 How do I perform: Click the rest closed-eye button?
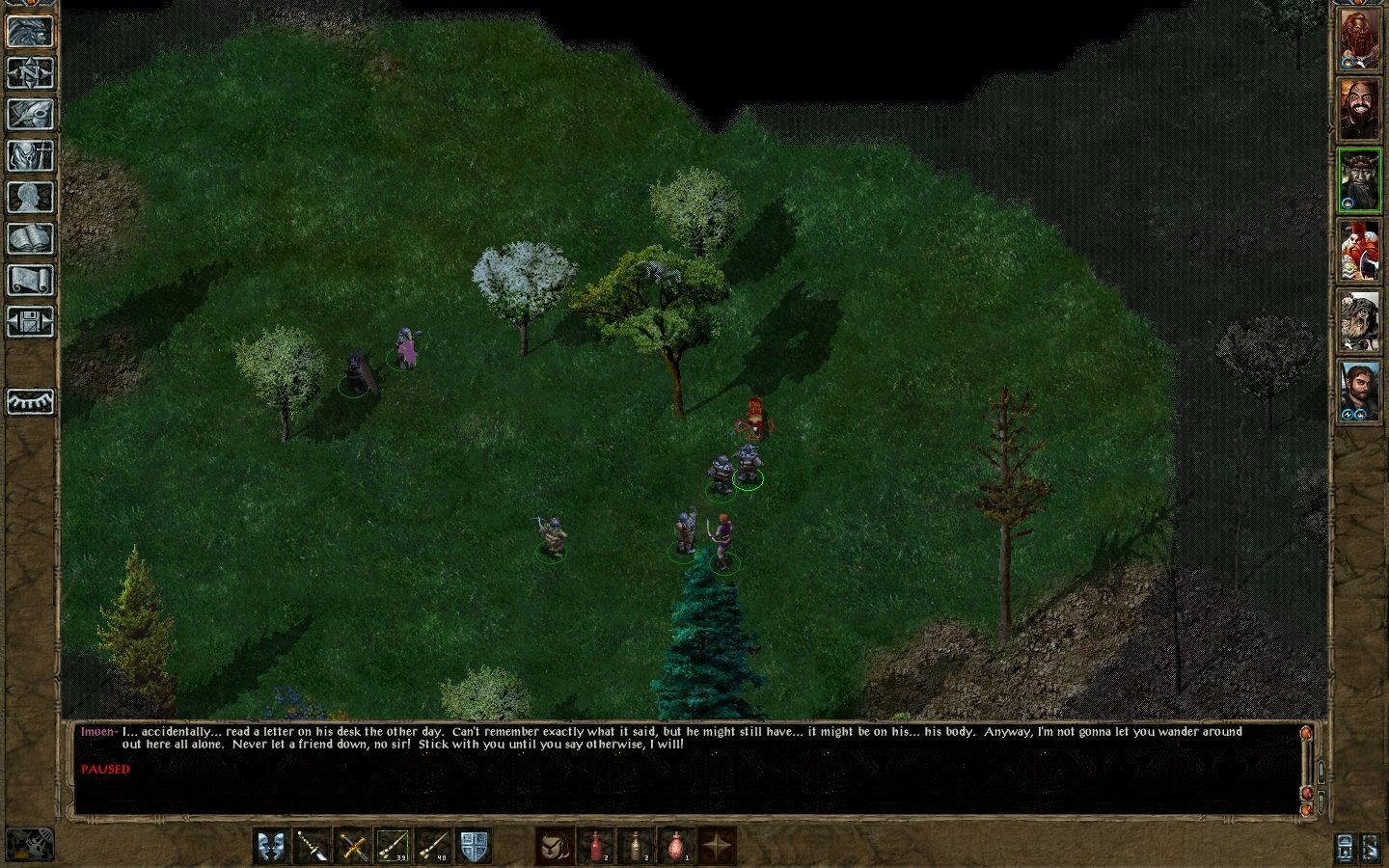point(30,401)
